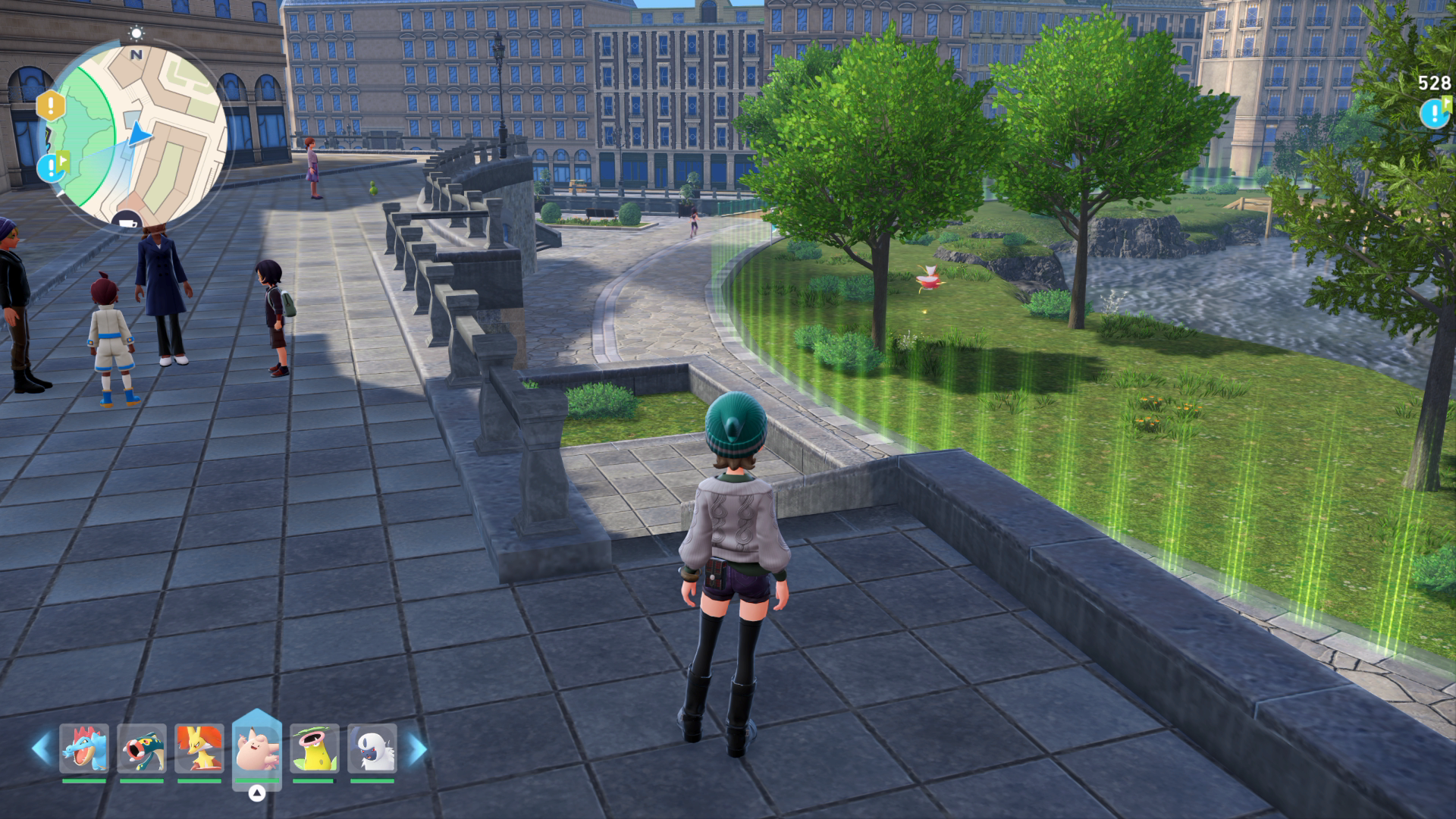Click the highlighted Clefable party slot
1456x819 pixels.
pos(257,747)
